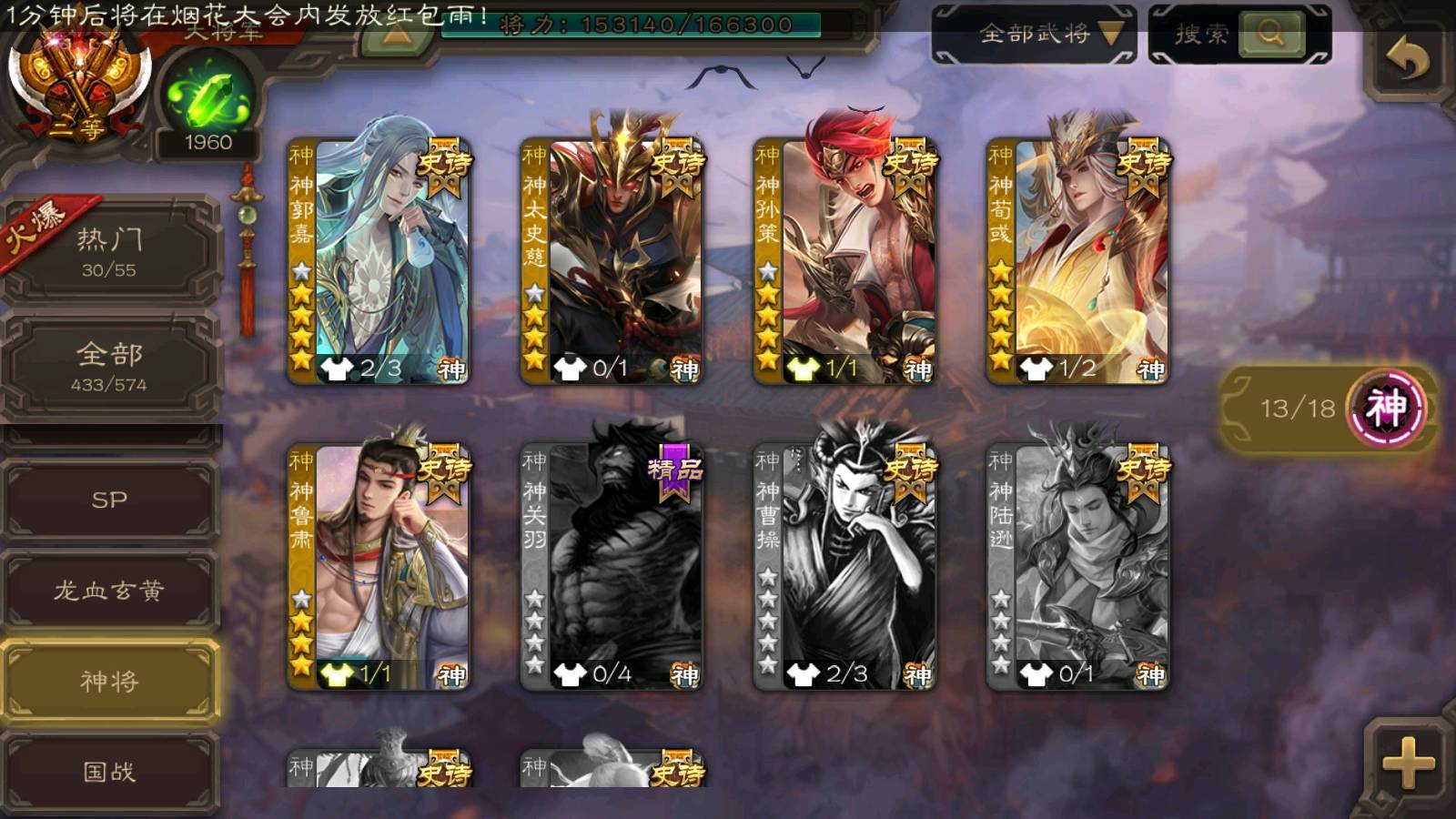Screen dimensions: 1456x819
Task: Select the 神郭嘉 hero card
Action: tap(379, 261)
